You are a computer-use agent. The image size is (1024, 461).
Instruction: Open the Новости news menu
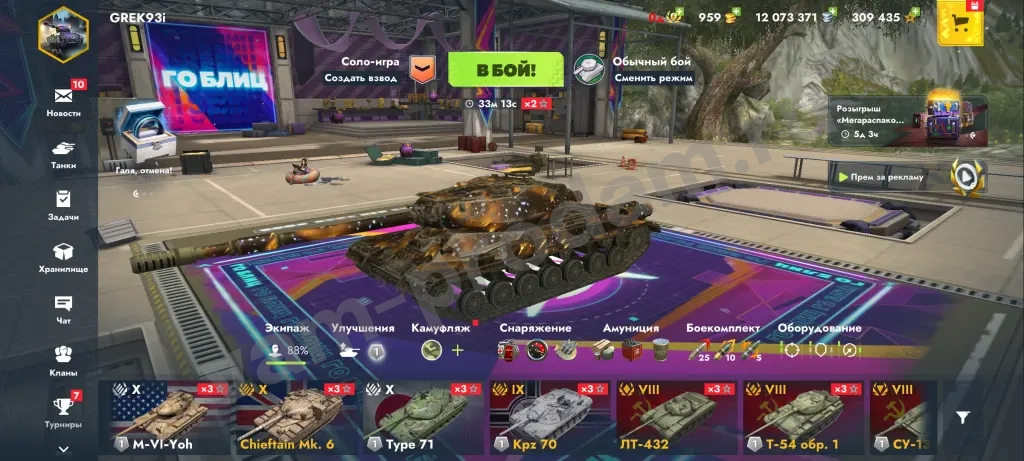click(x=63, y=101)
